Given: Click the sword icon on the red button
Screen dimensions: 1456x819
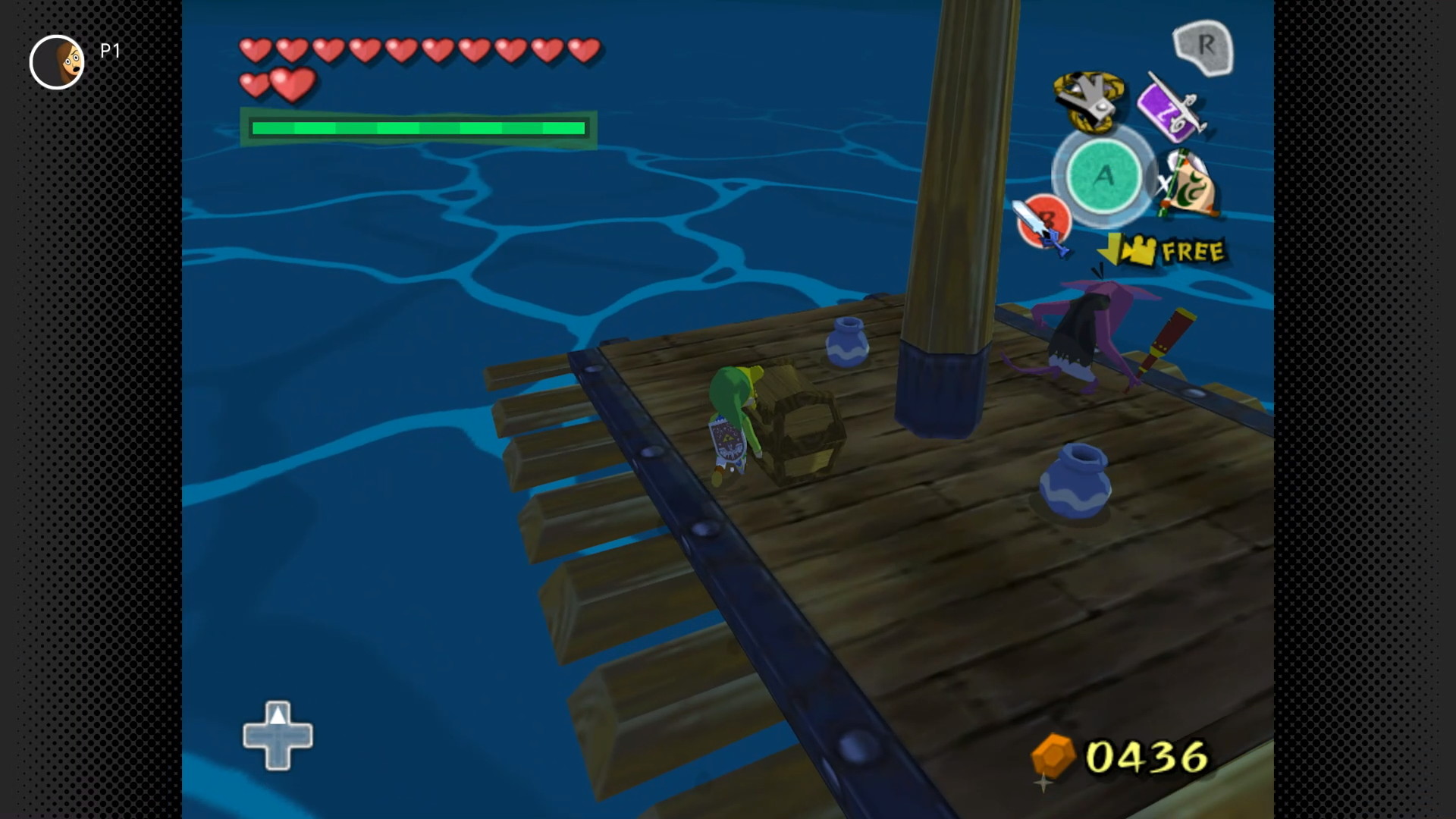Looking at the screenshot, I should point(1042,223).
